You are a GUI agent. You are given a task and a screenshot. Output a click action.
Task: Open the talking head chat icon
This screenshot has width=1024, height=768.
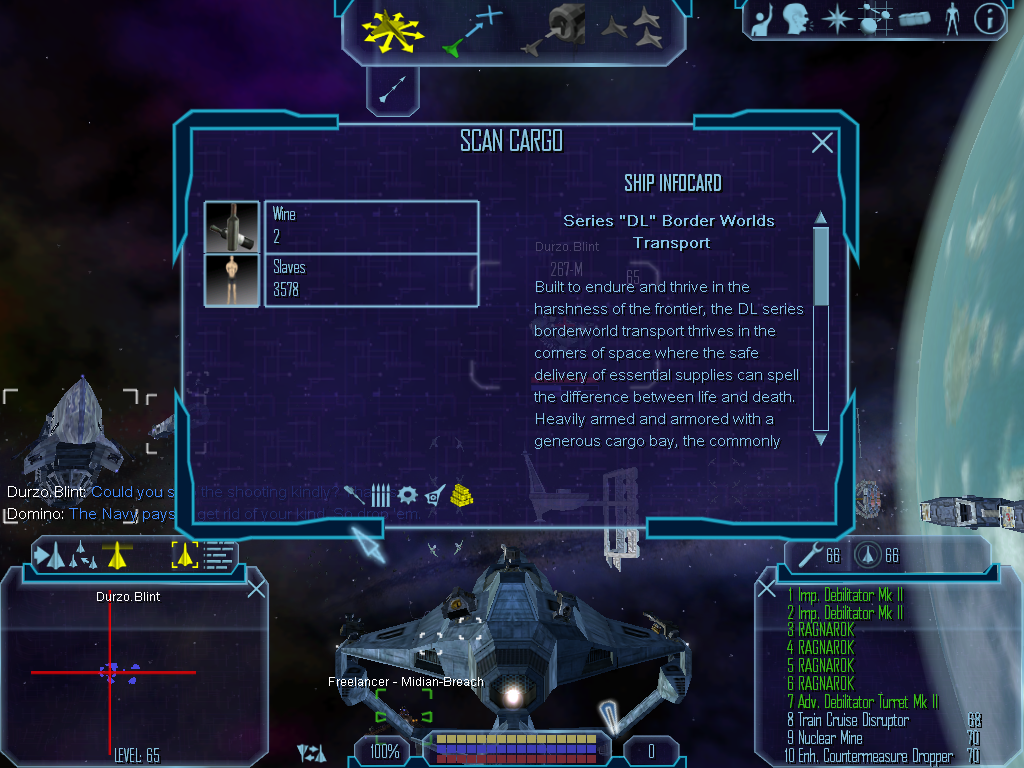click(796, 18)
